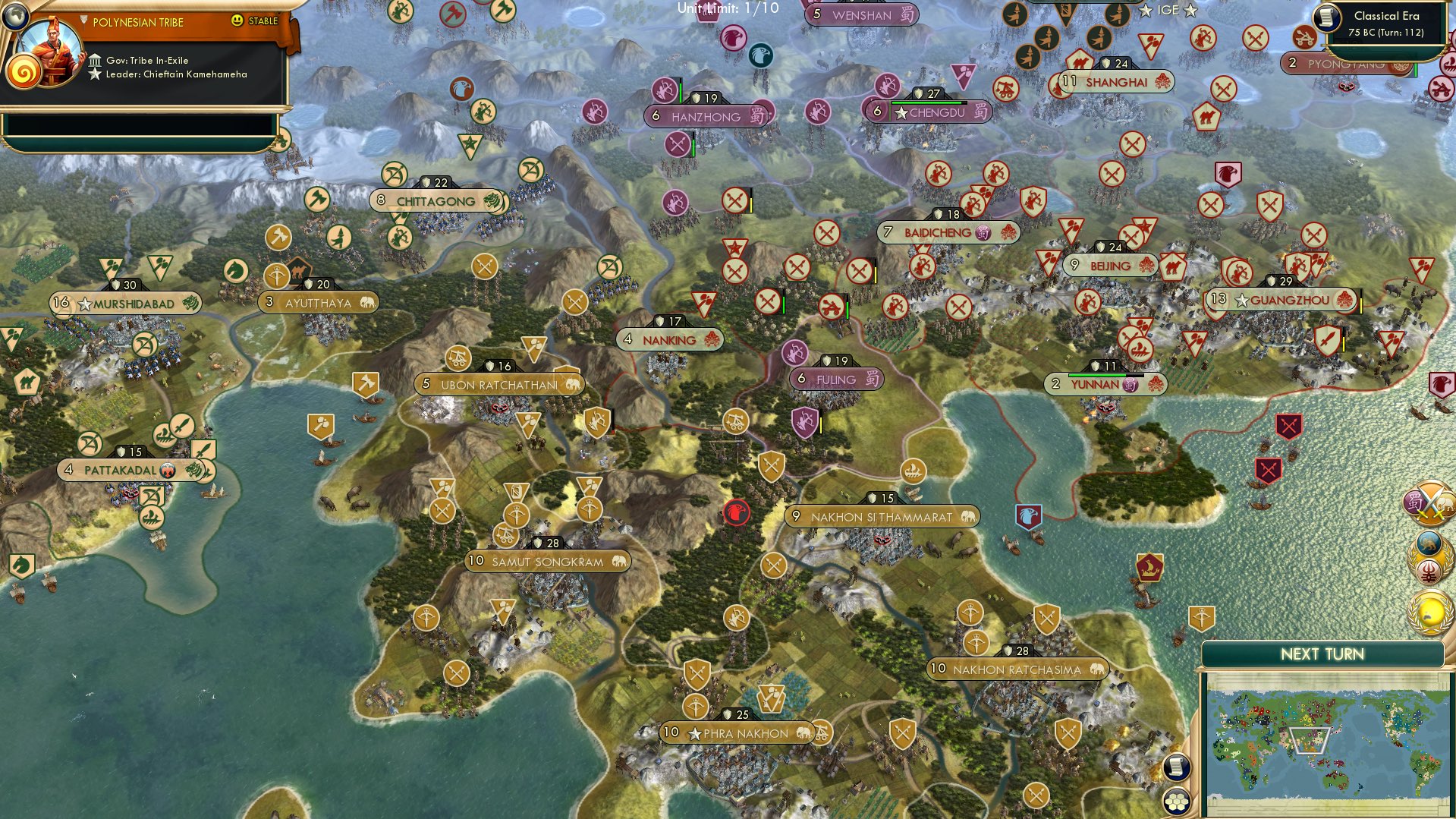Open the Shanghai city banner
Screen dimensions: 1456x819
(1114, 80)
